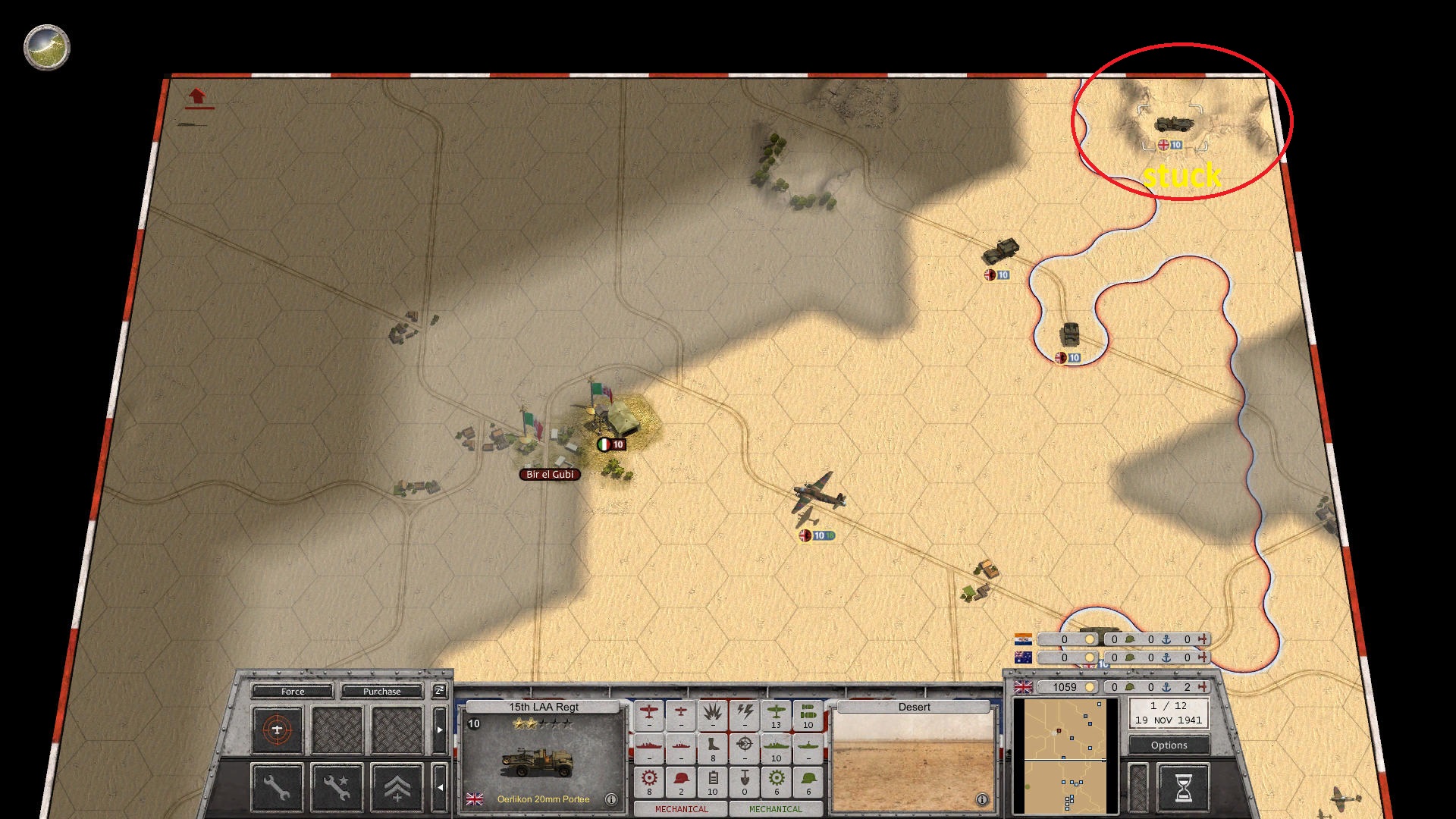The height and width of the screenshot is (819, 1456).
Task: Switch to the Purchase tab
Action: [x=381, y=692]
